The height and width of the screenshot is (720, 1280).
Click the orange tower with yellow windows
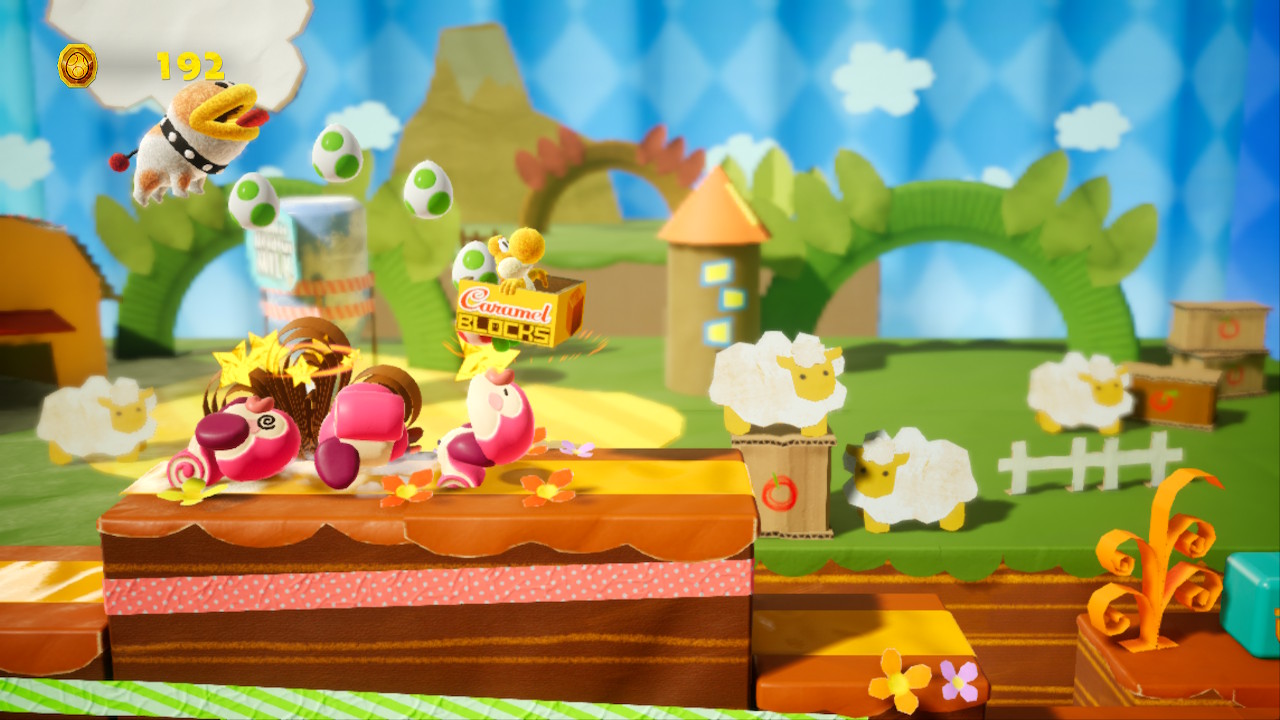click(715, 270)
